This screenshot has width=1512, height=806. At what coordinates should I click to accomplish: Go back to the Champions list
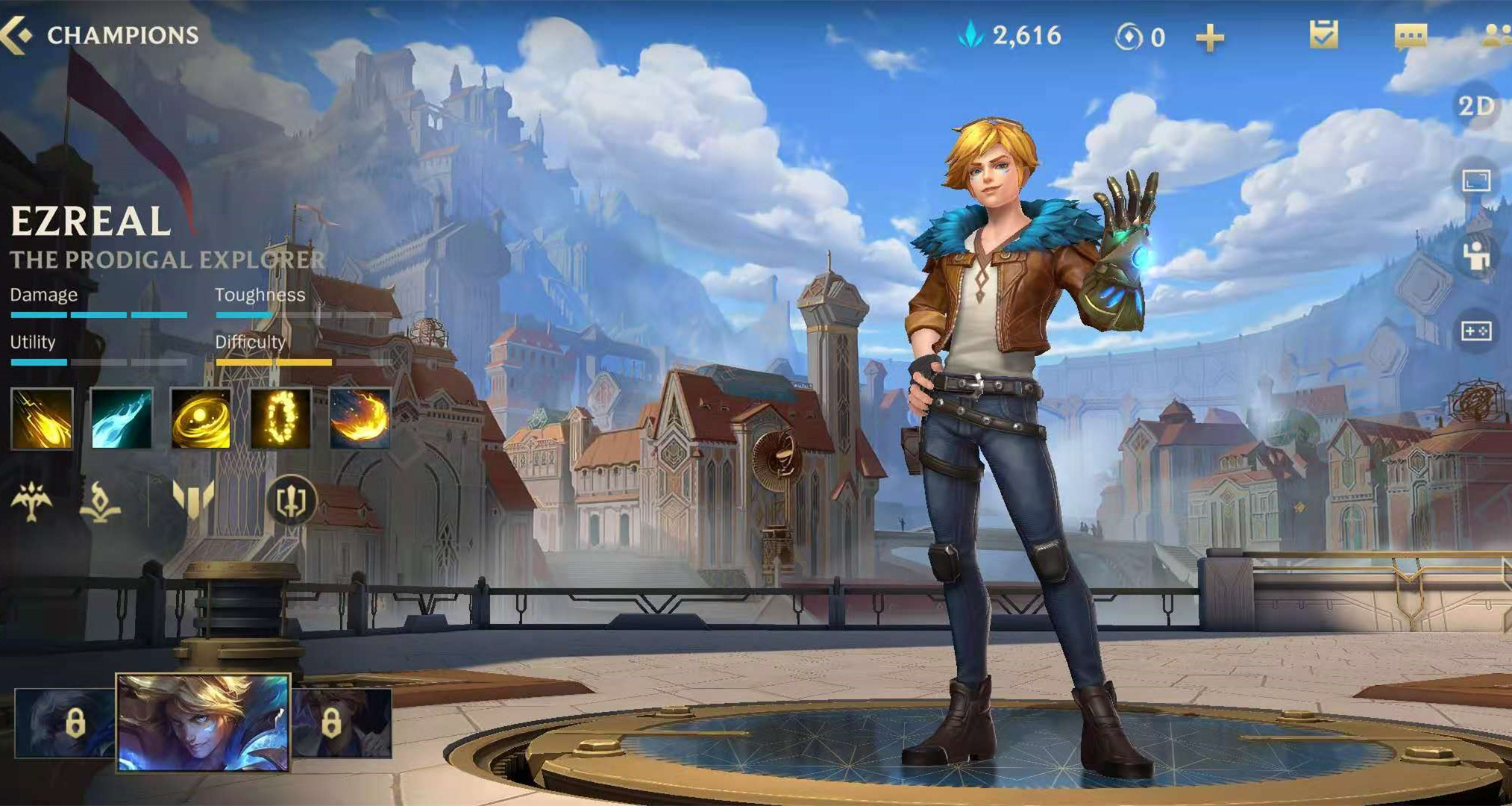[x=18, y=35]
